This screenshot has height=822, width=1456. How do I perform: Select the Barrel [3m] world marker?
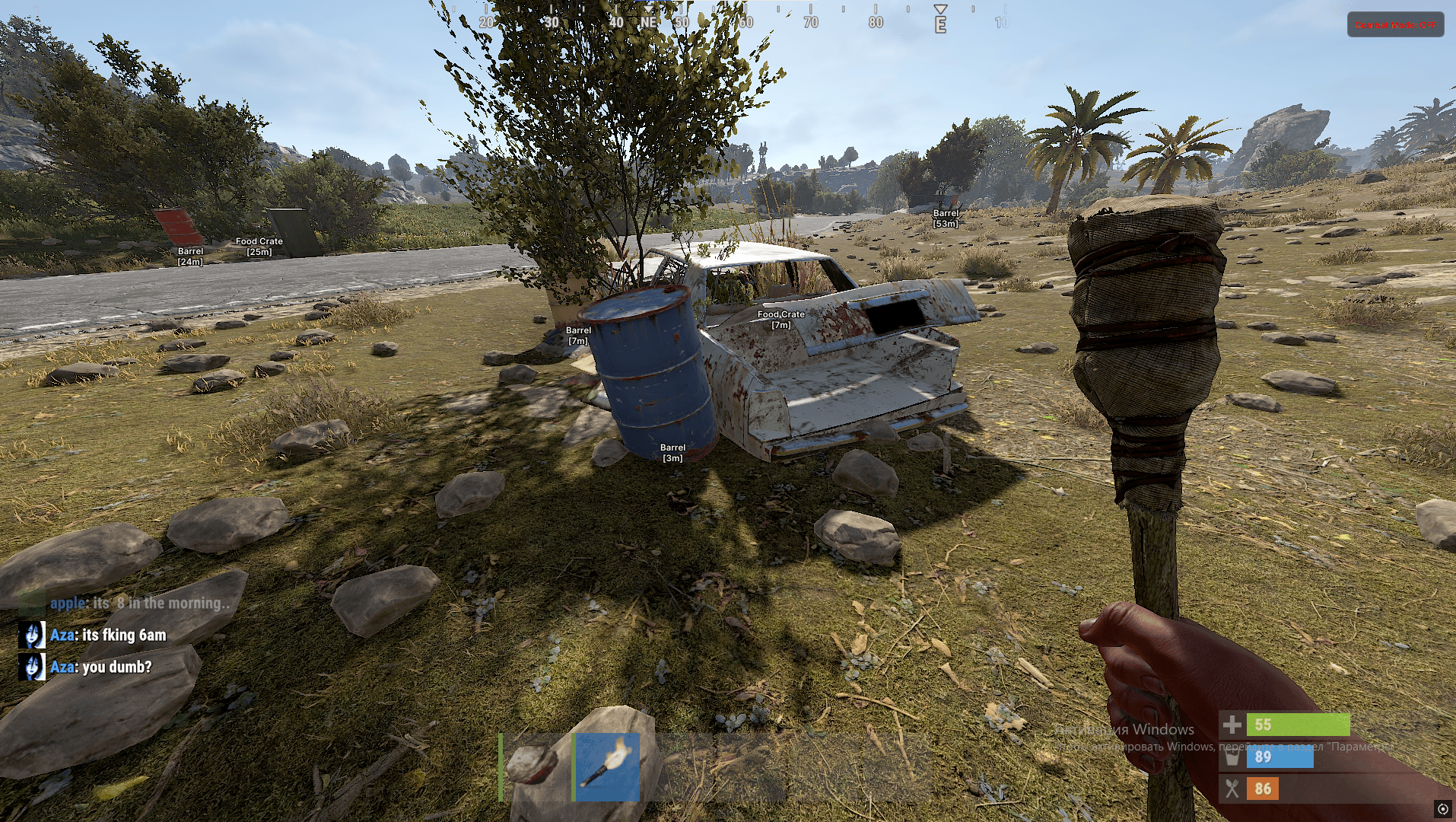click(672, 452)
